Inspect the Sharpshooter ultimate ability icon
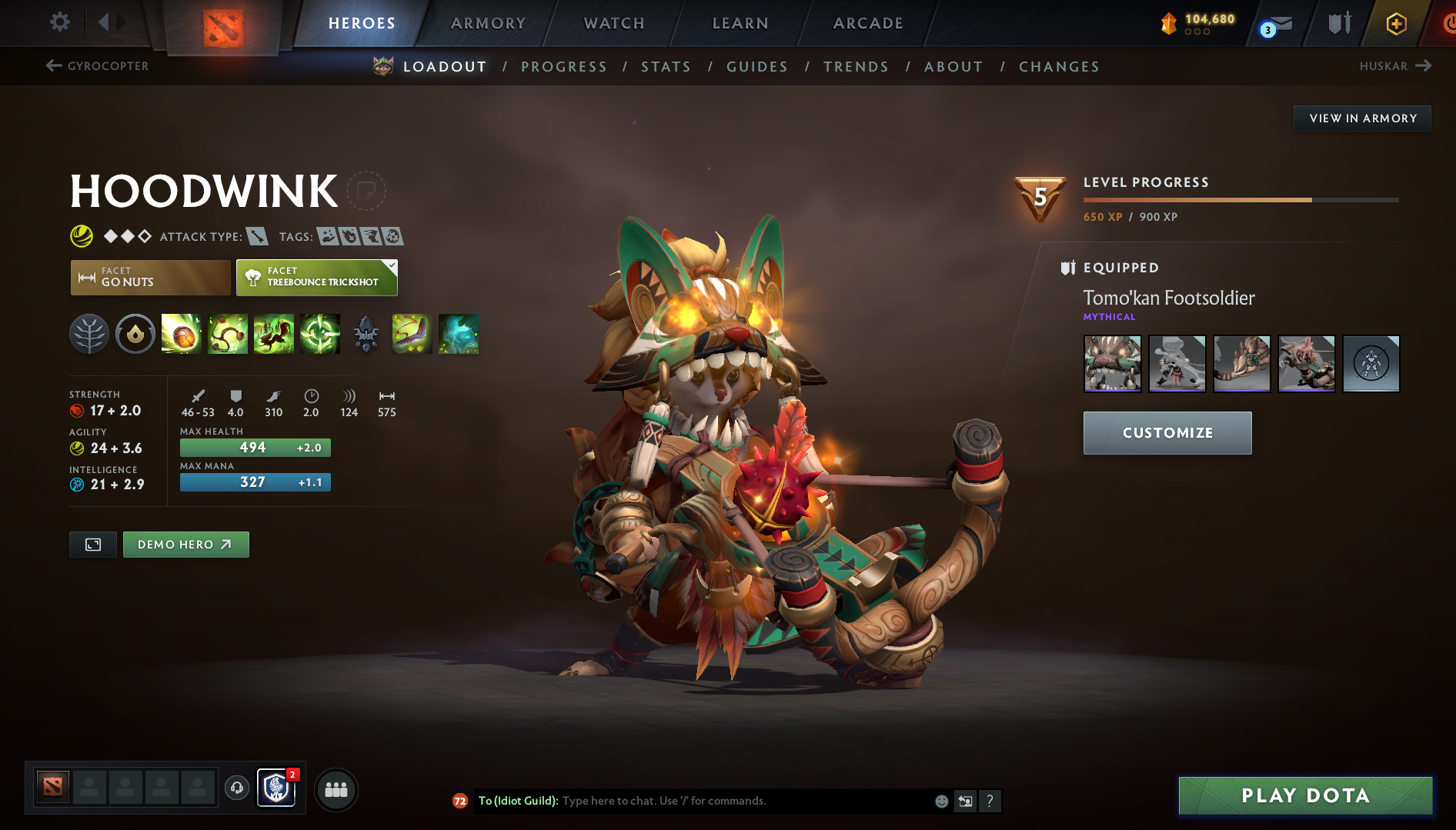Viewport: 1456px width, 830px height. (320, 334)
